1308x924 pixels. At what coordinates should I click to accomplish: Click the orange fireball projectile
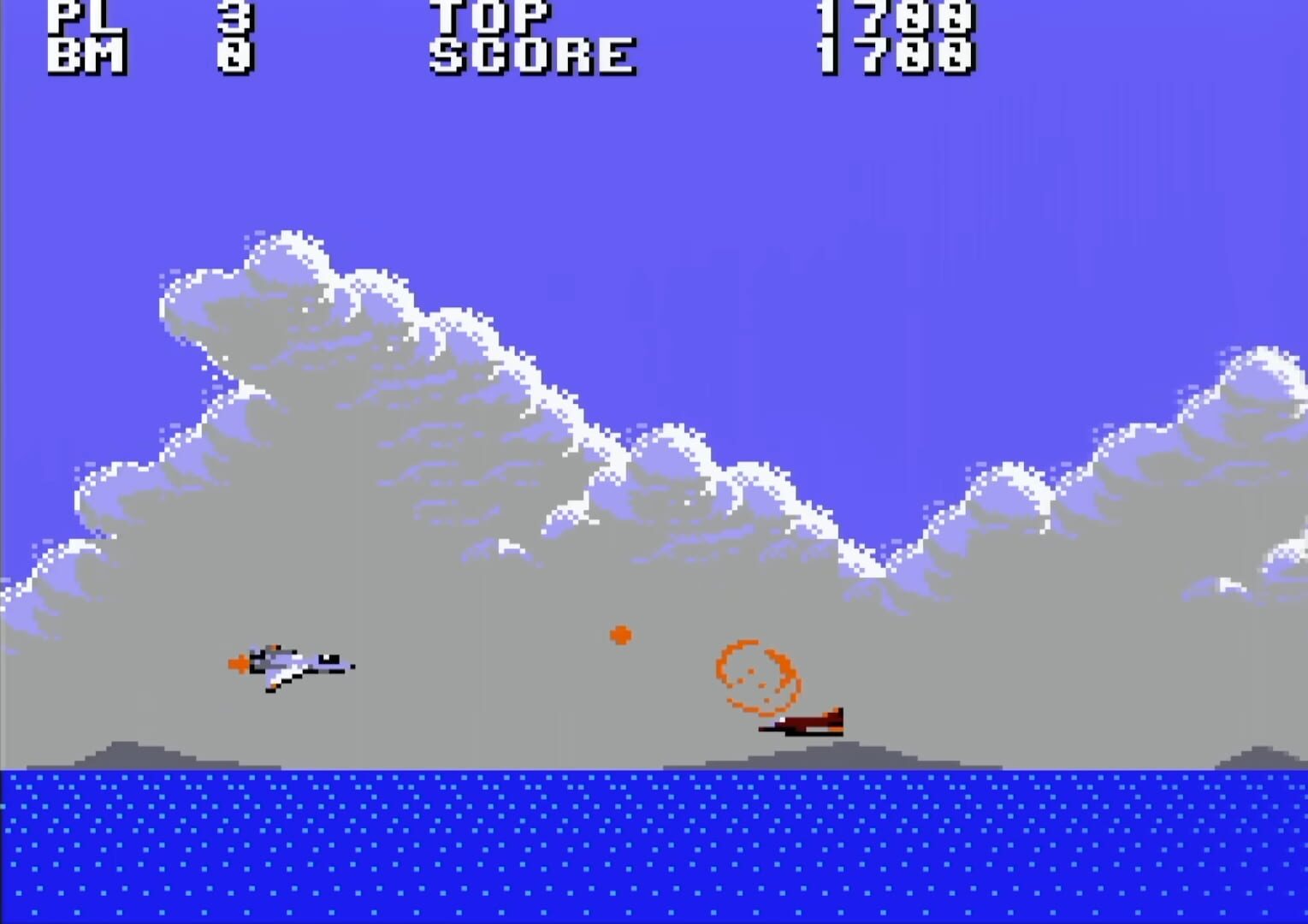(x=622, y=636)
